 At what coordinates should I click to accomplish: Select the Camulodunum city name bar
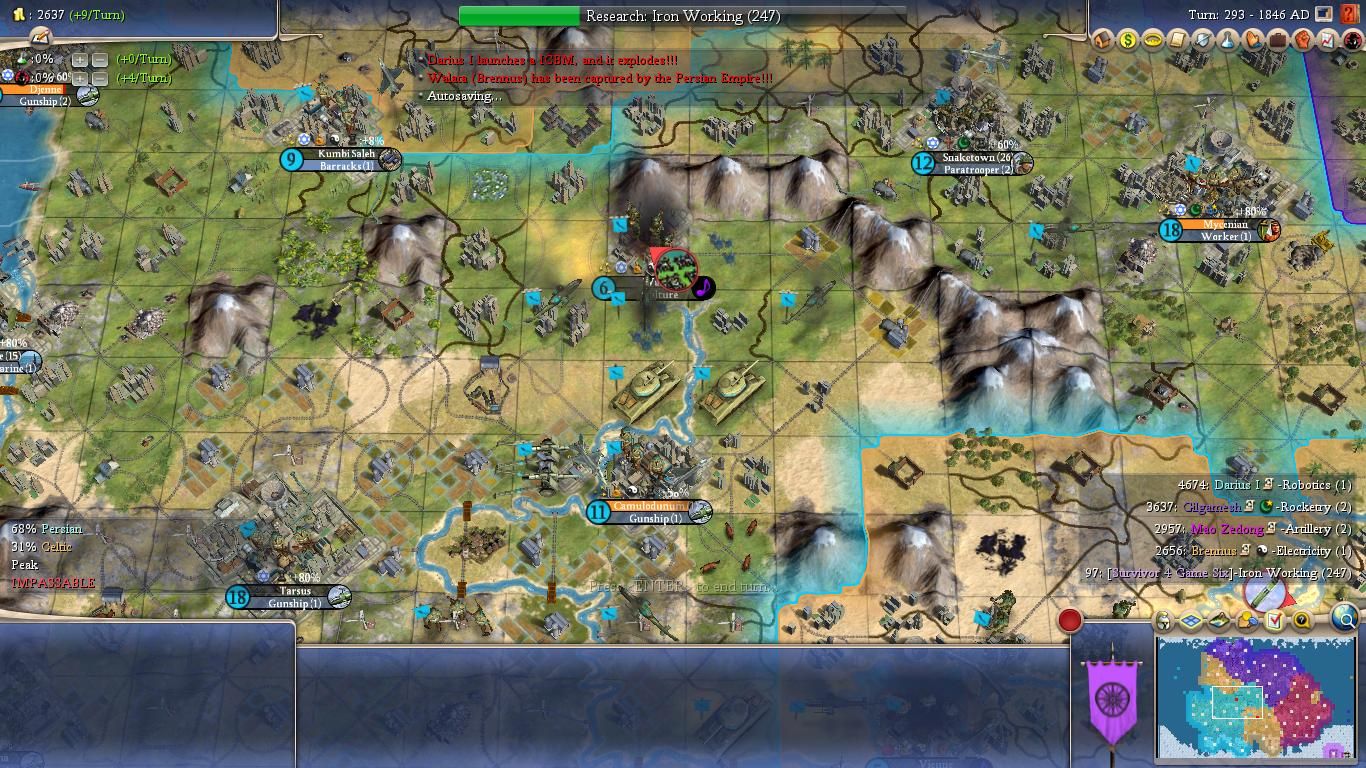coord(650,507)
